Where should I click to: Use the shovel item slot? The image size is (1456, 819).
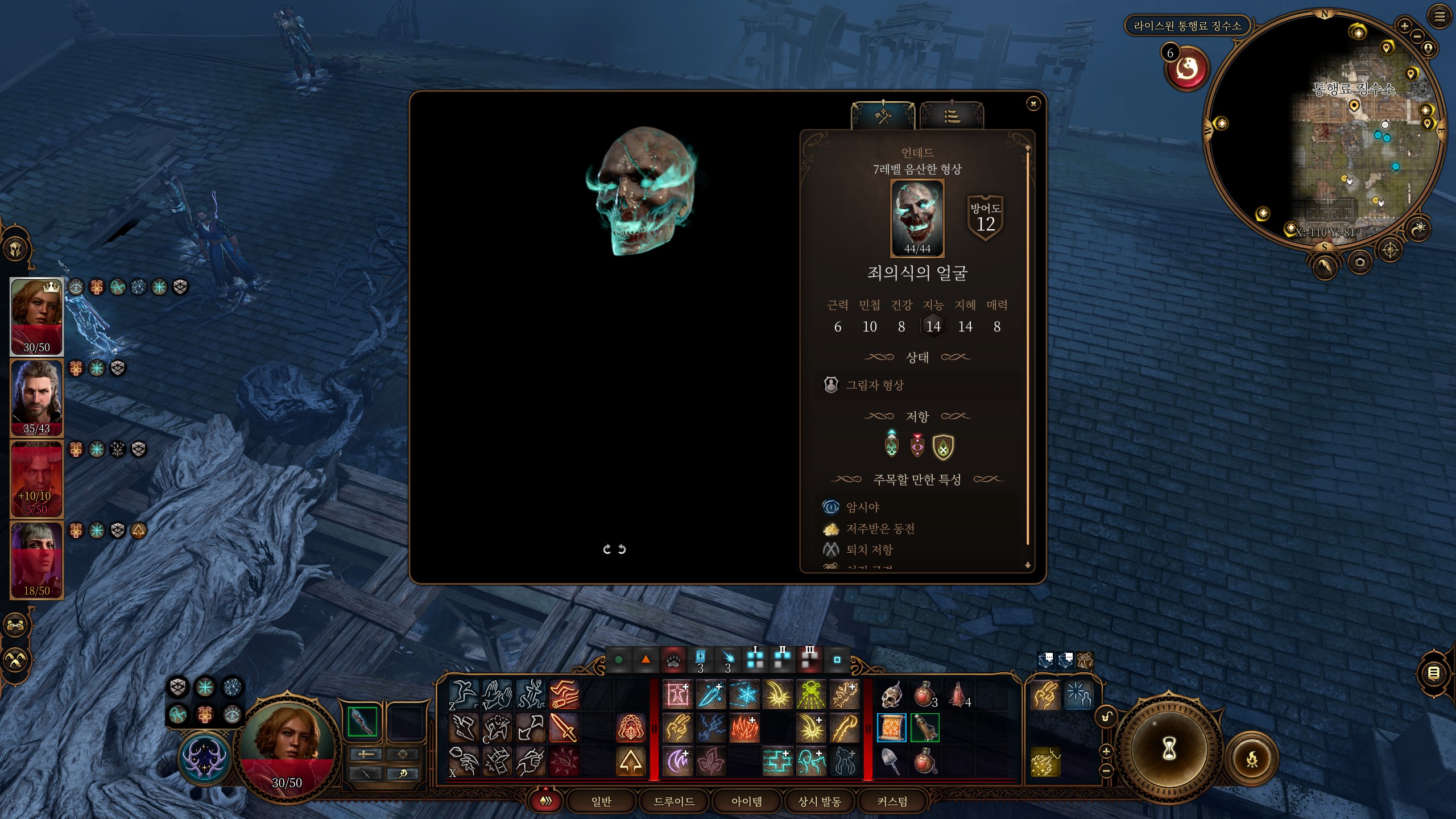(891, 762)
